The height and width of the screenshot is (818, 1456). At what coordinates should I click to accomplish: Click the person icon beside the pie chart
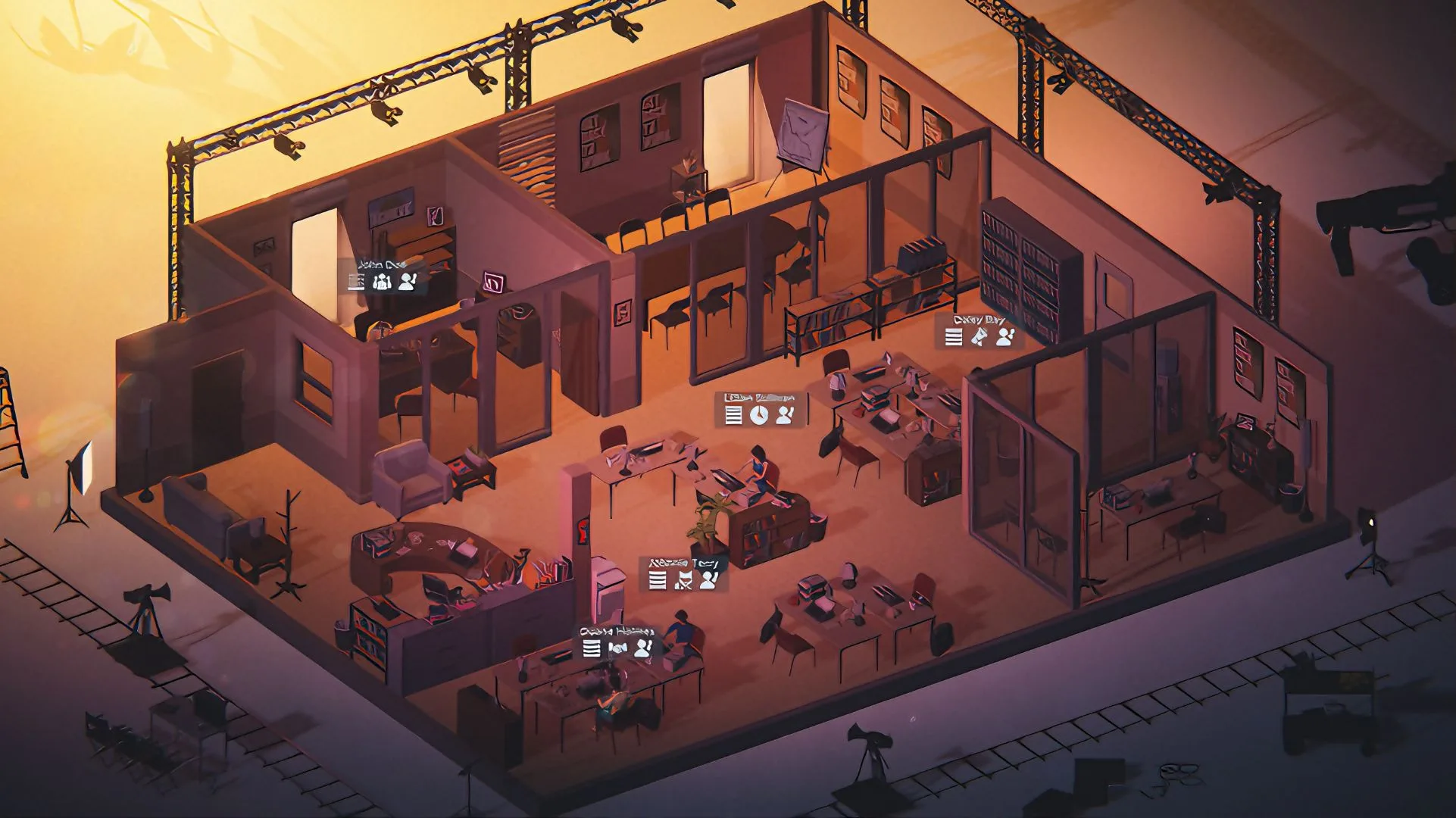[785, 414]
